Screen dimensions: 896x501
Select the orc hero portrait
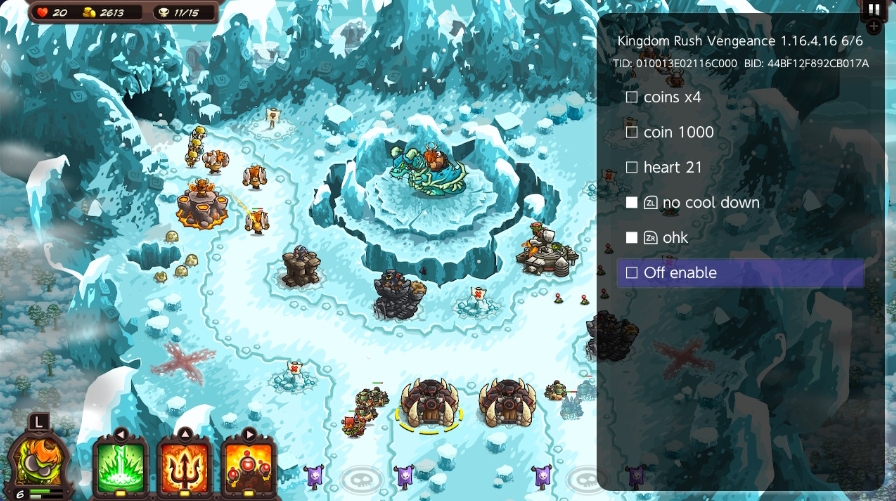pos(36,460)
